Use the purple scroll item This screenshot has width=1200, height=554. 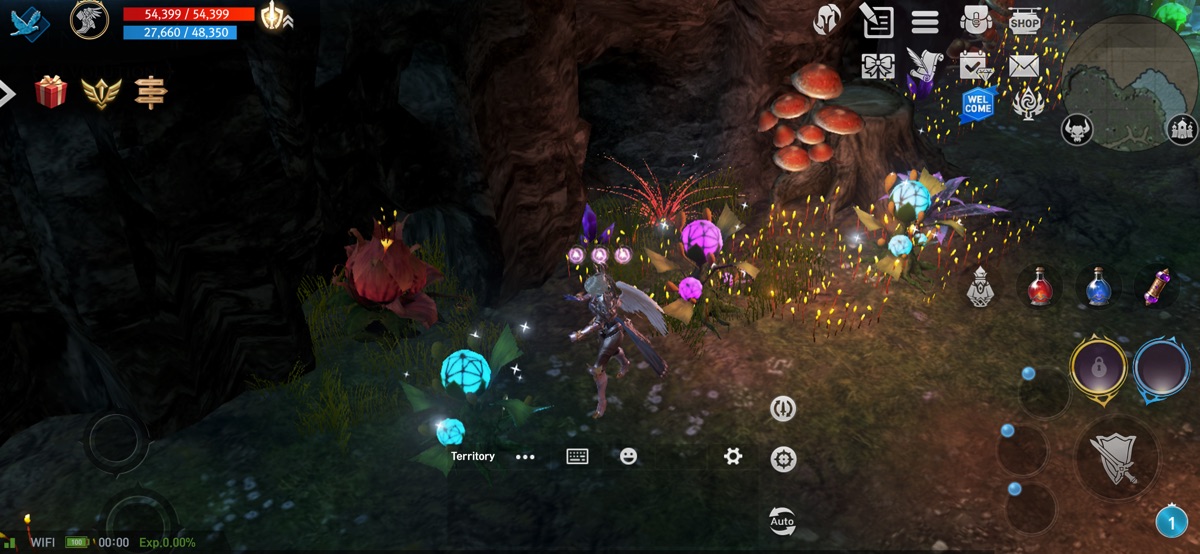coord(1158,288)
